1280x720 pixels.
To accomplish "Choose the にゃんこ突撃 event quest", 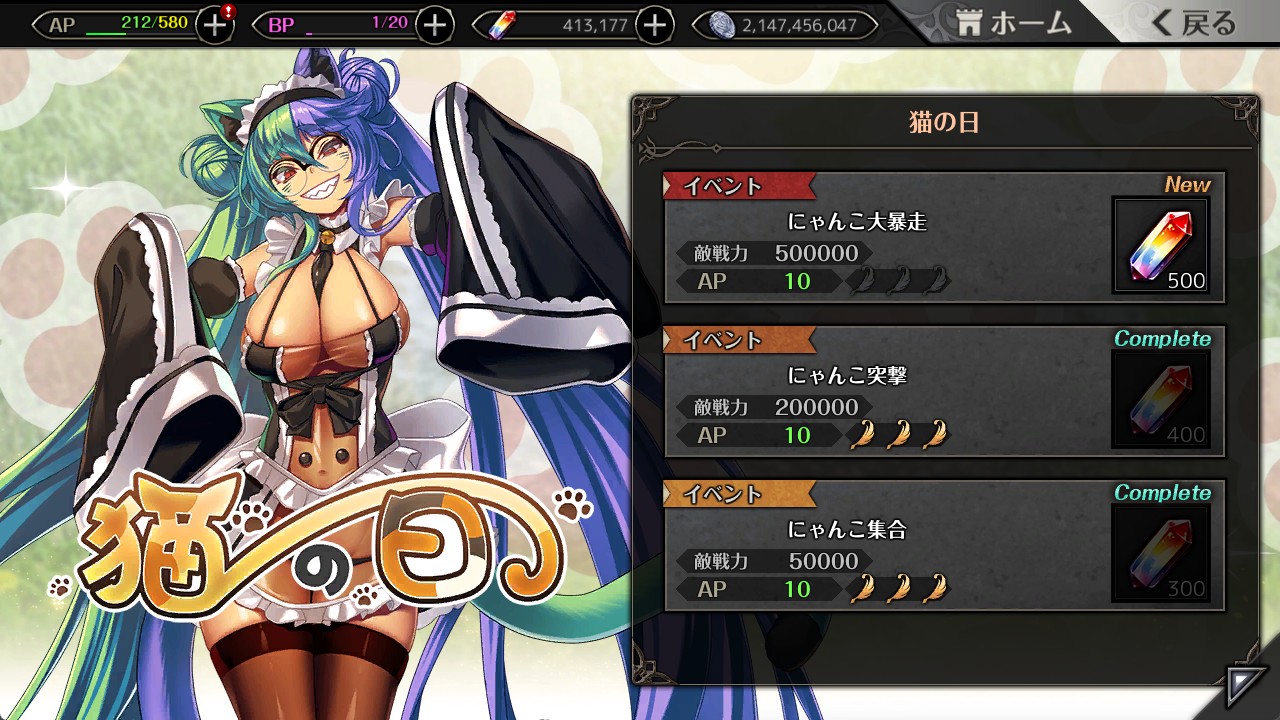I will (885, 392).
